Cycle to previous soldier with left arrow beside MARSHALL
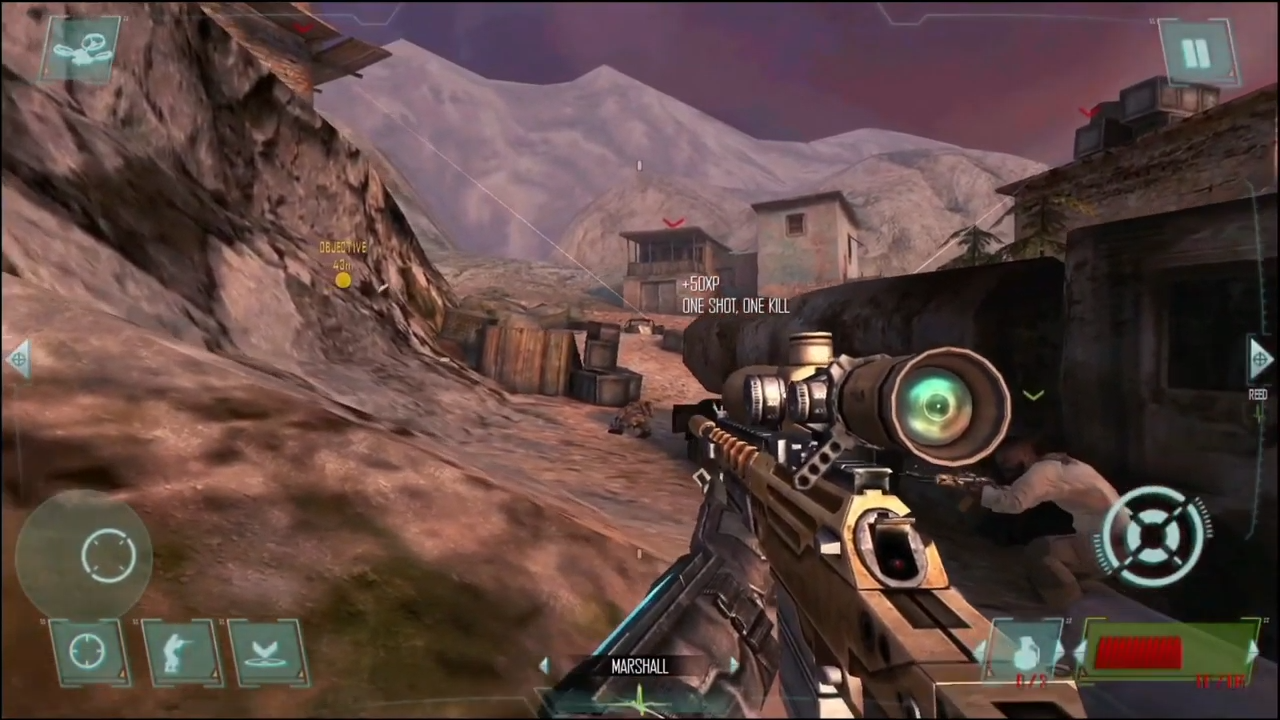The image size is (1280, 720). (x=547, y=666)
